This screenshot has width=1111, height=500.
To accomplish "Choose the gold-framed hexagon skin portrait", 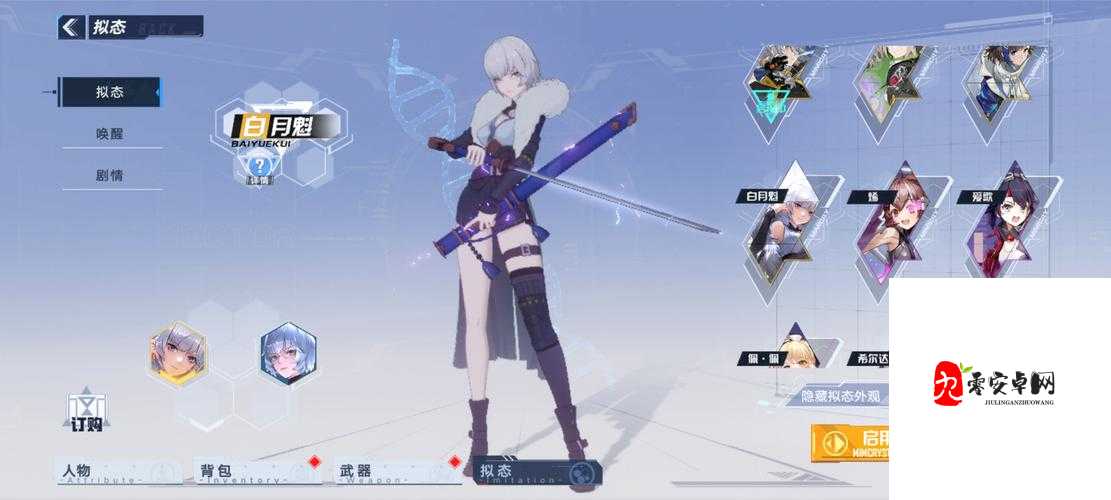I will coord(177,352).
